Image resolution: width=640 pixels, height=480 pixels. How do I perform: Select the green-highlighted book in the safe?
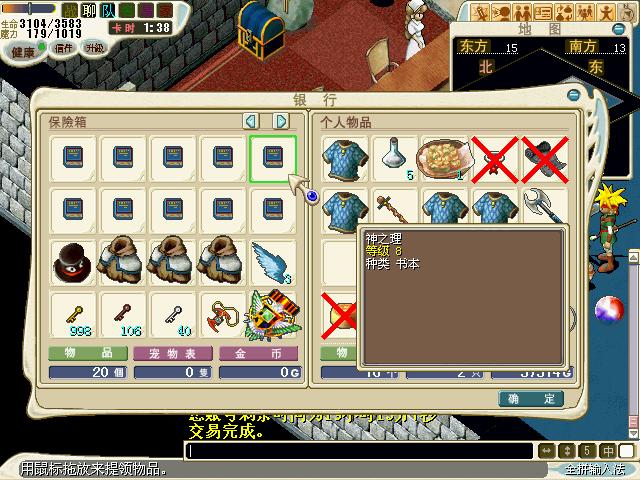click(273, 159)
